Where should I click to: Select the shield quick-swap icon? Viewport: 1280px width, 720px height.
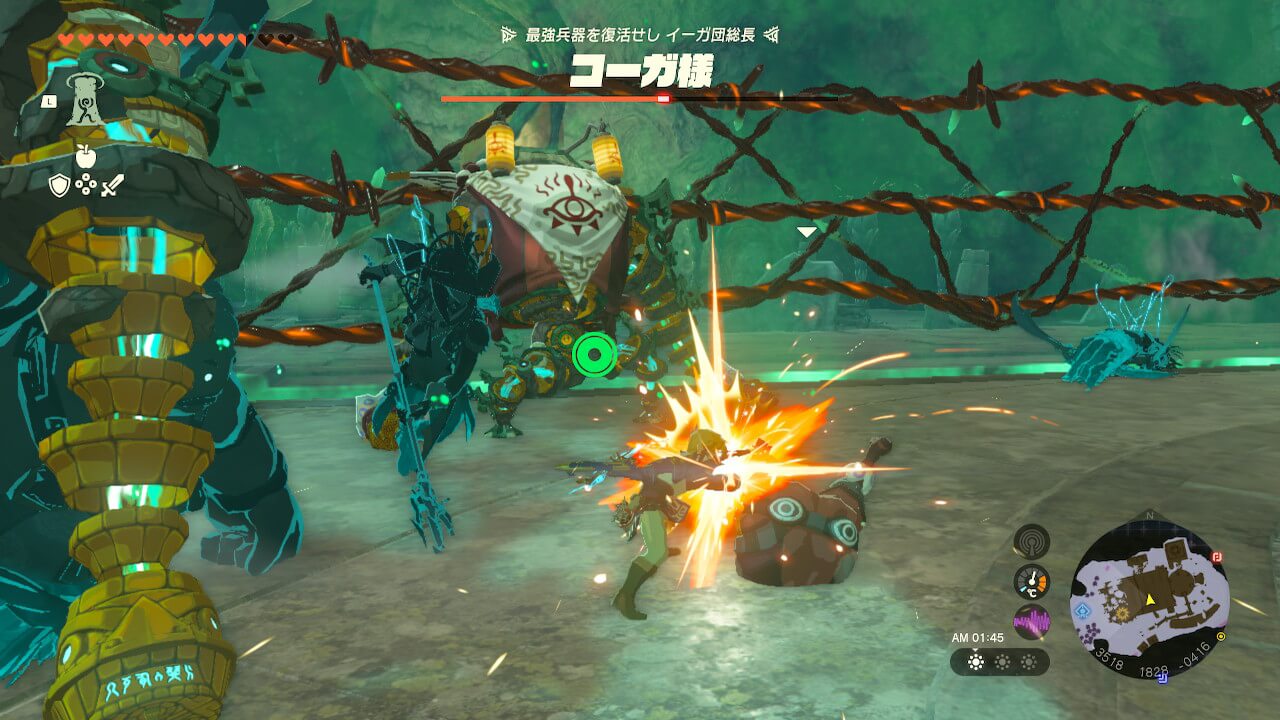60,185
